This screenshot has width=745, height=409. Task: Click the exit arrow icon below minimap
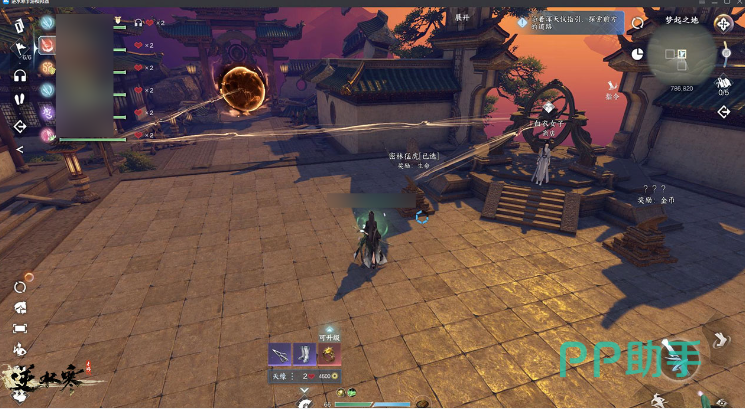pyautogui.click(x=724, y=111)
